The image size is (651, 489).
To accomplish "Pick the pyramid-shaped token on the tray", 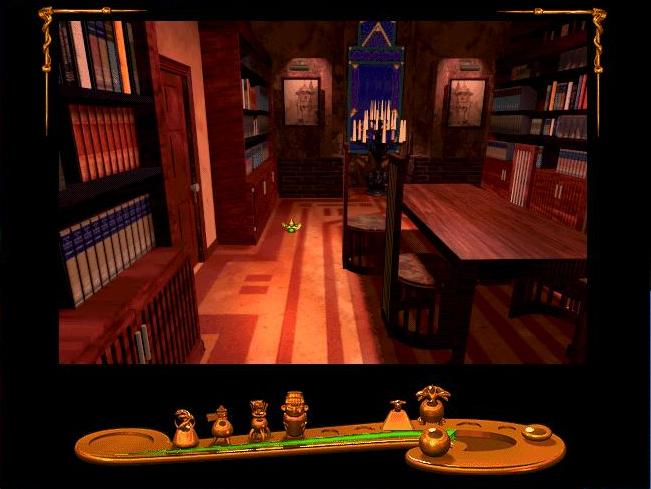I will (x=397, y=414).
